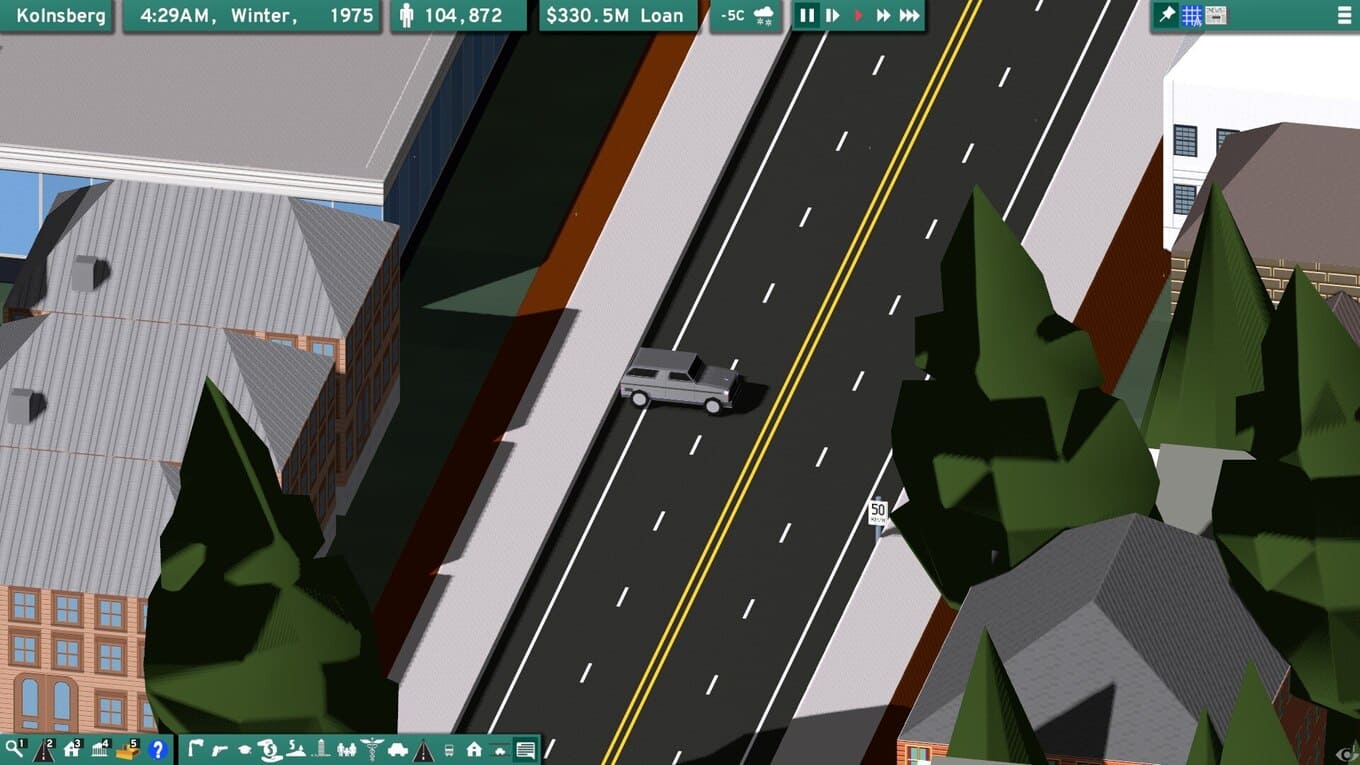Select the bulldozer tool
1360x765 pixels.
[x=127, y=749]
